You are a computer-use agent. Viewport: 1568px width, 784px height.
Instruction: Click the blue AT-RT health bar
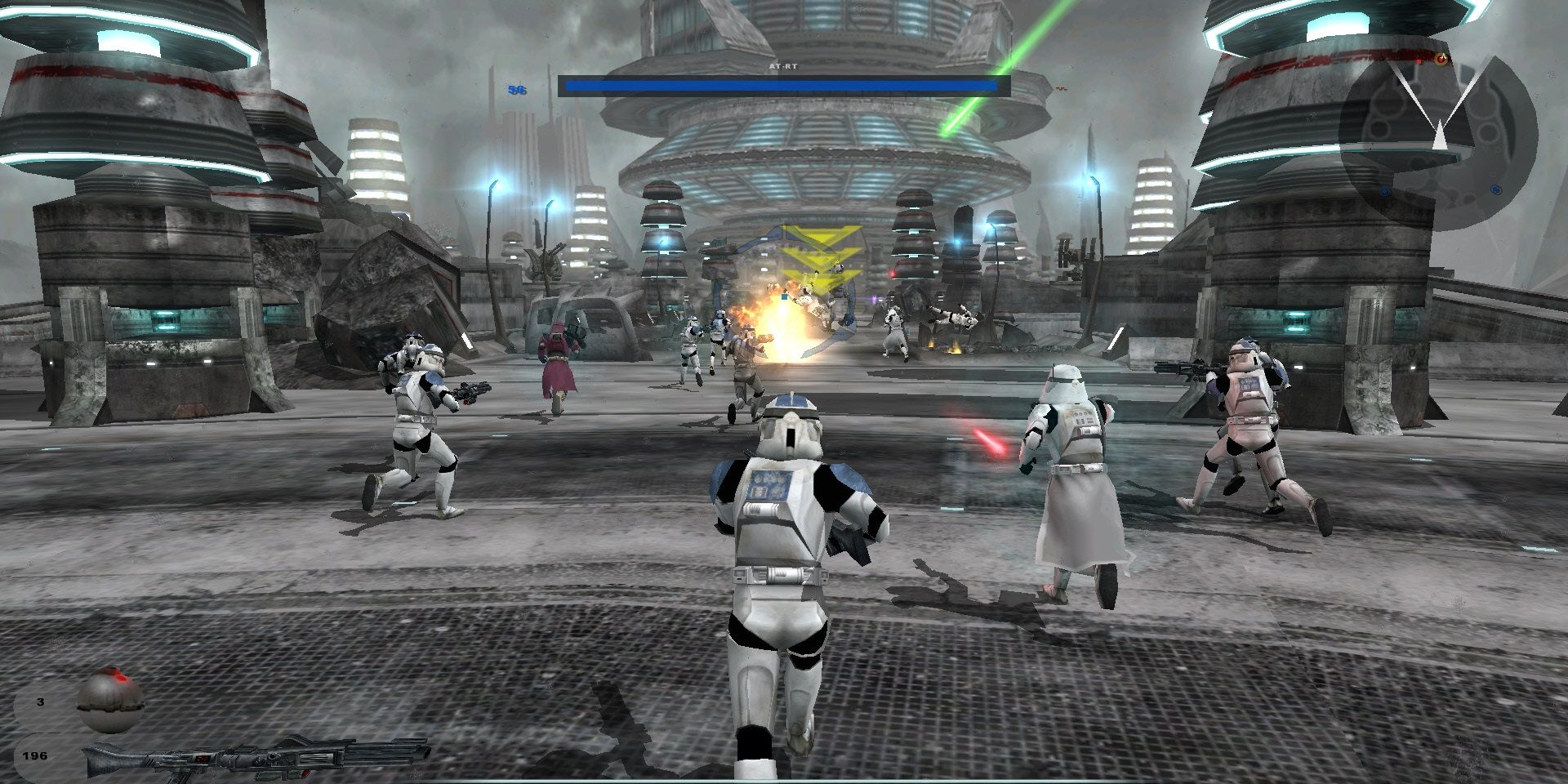coord(780,86)
